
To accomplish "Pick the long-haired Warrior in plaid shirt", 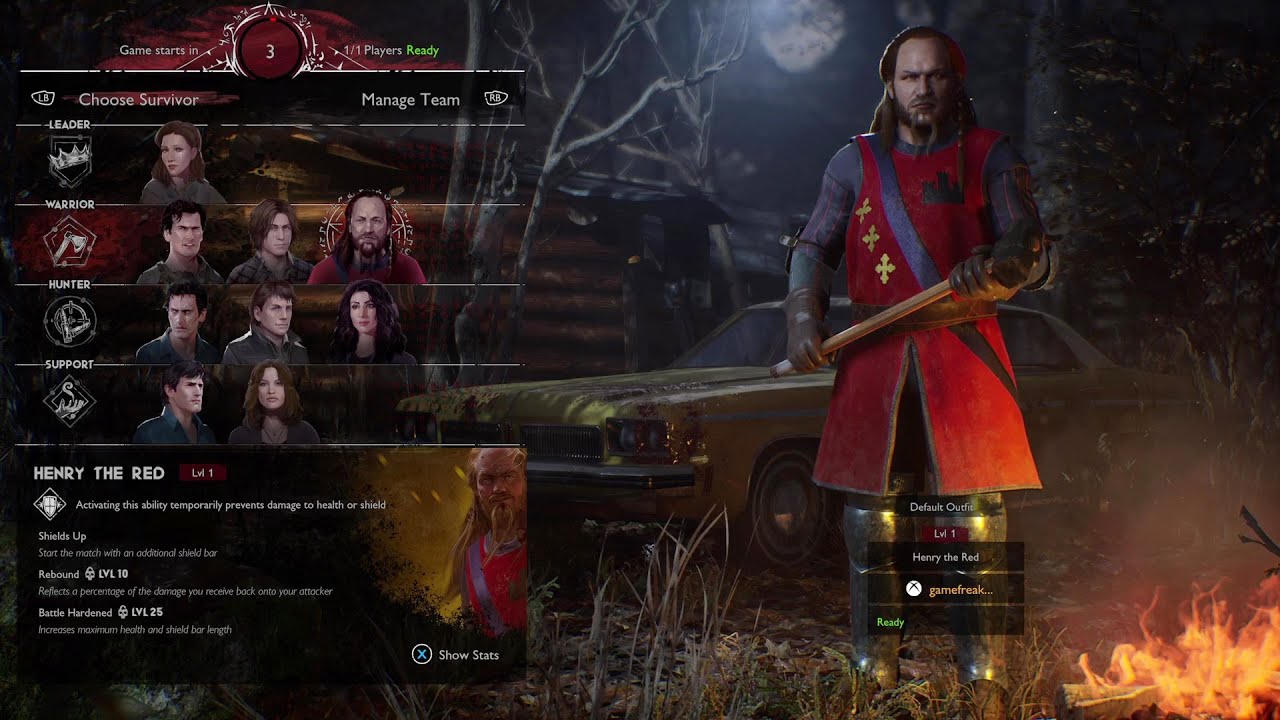I will [270, 242].
